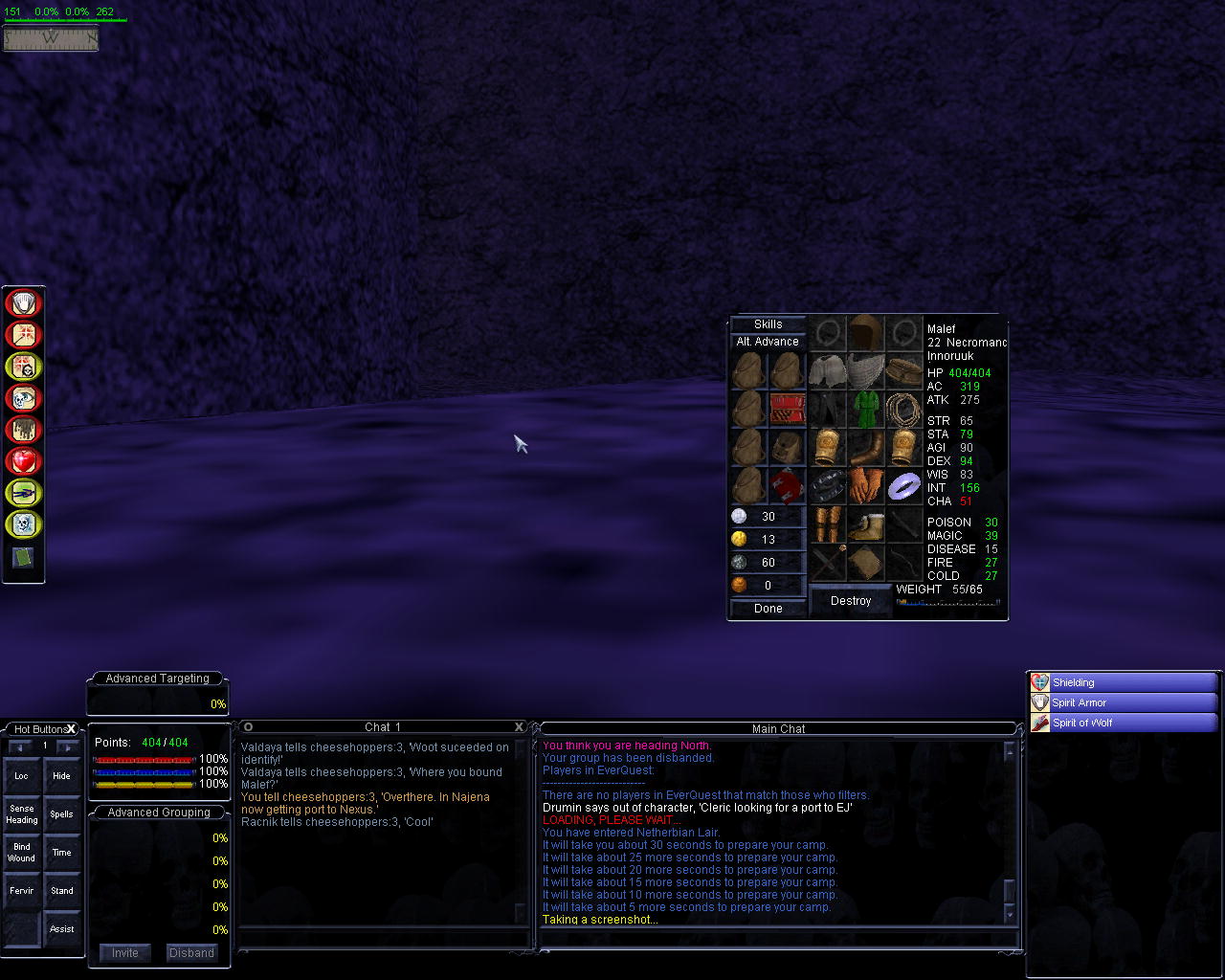This screenshot has width=1225, height=980.
Task: Select the red toolbox inventory slot
Action: pyautogui.click(x=787, y=409)
